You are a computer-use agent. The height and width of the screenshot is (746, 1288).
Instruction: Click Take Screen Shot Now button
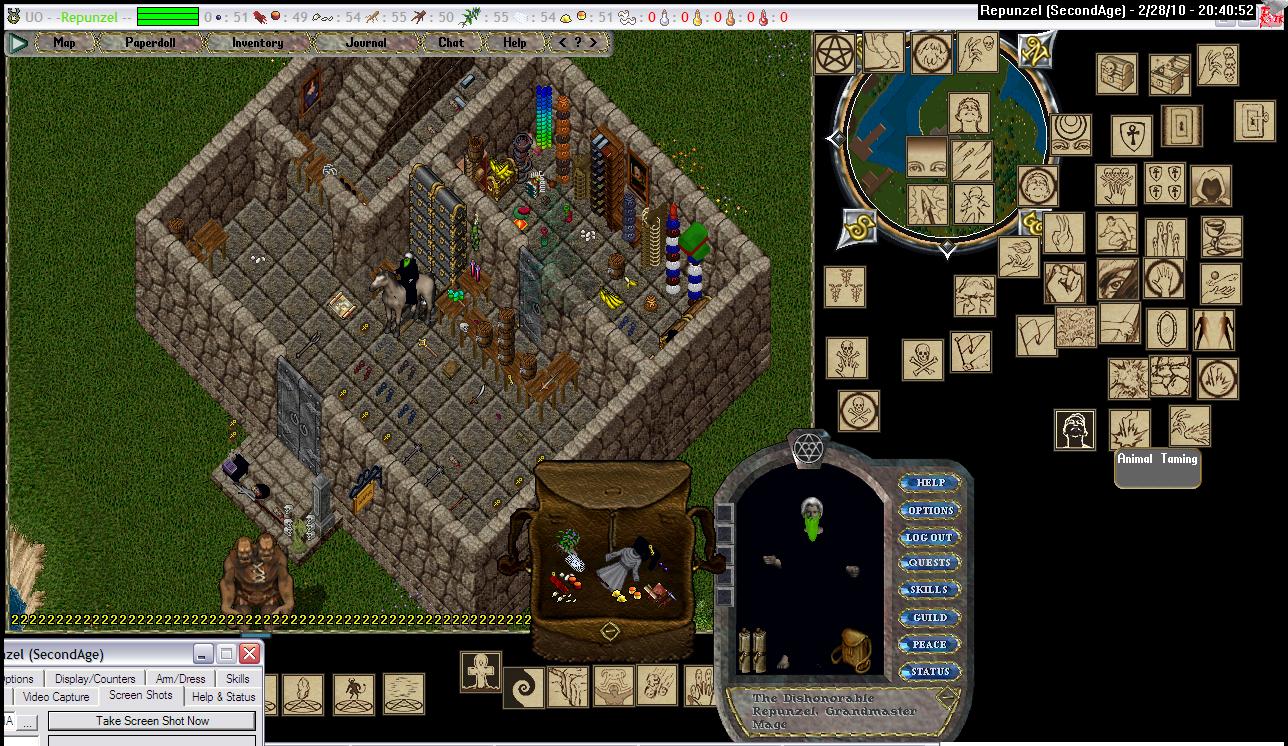point(152,720)
